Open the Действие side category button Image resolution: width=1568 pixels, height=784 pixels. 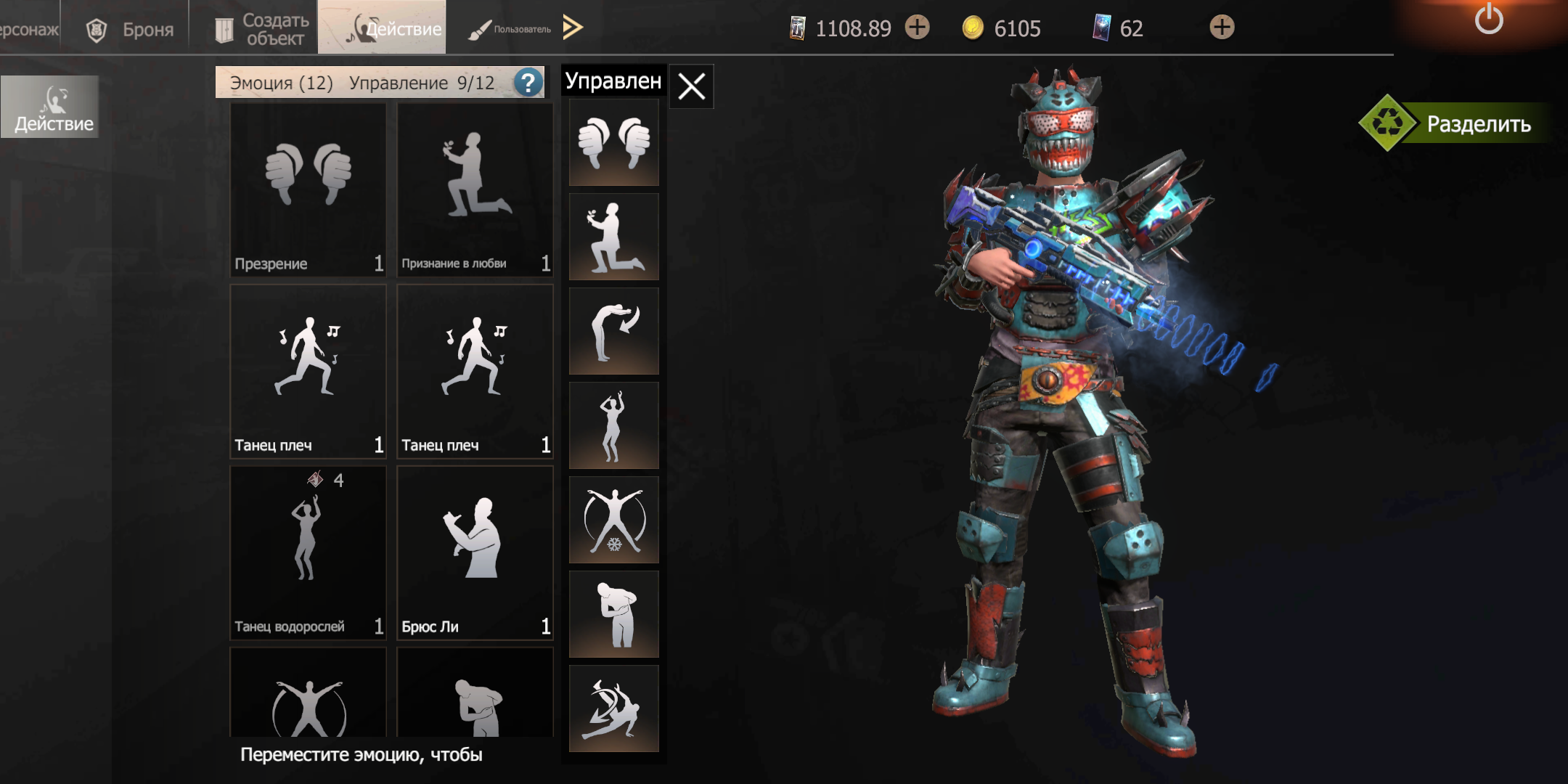[x=51, y=107]
